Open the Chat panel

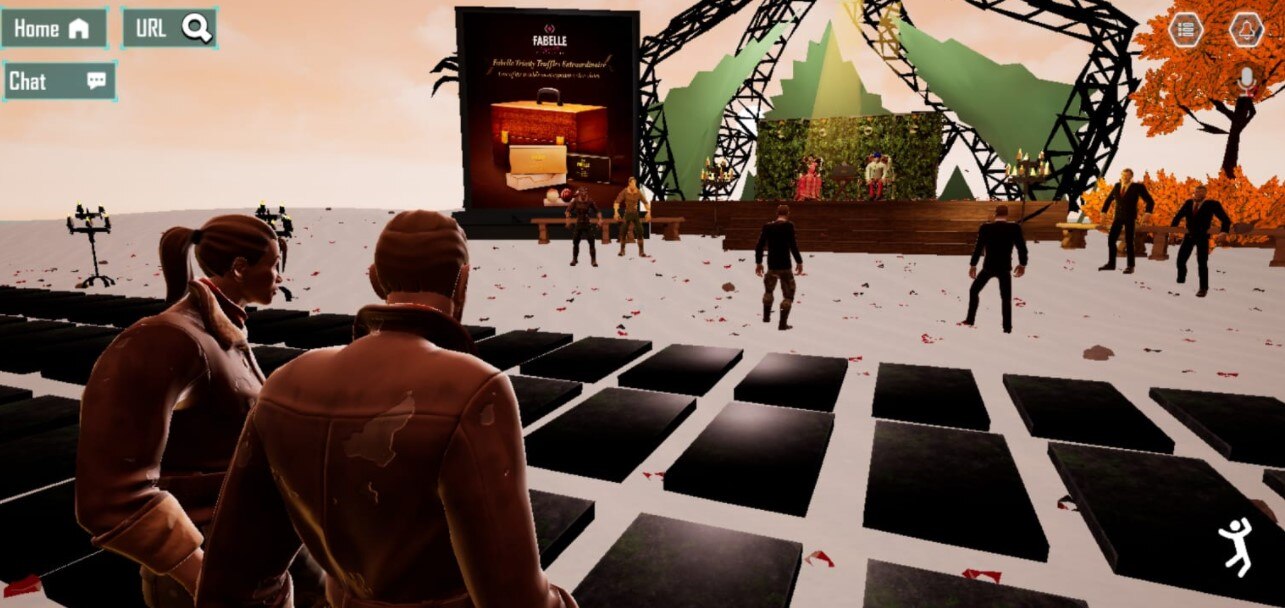pos(58,82)
